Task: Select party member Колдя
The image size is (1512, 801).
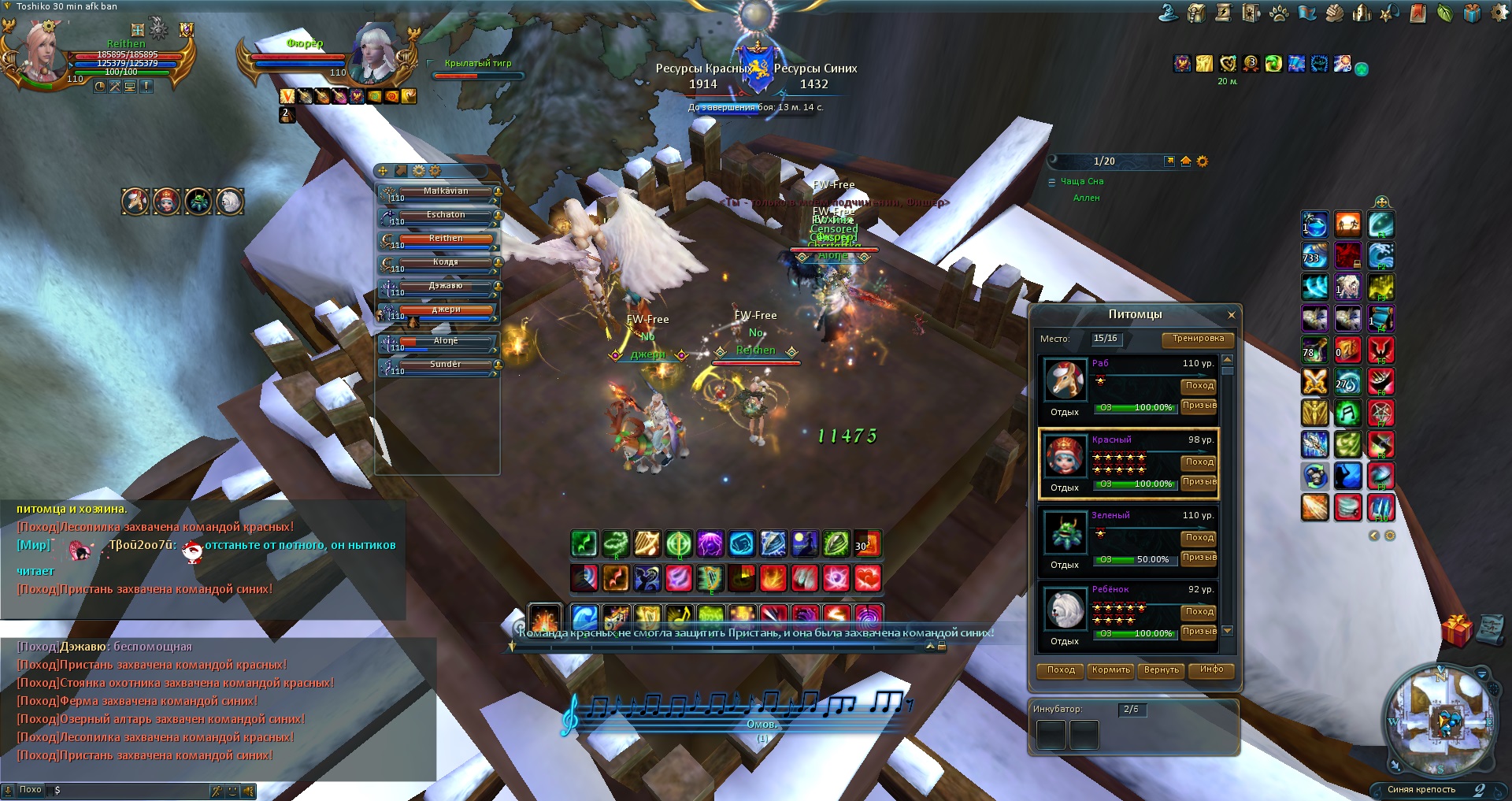Action: pyautogui.click(x=446, y=262)
